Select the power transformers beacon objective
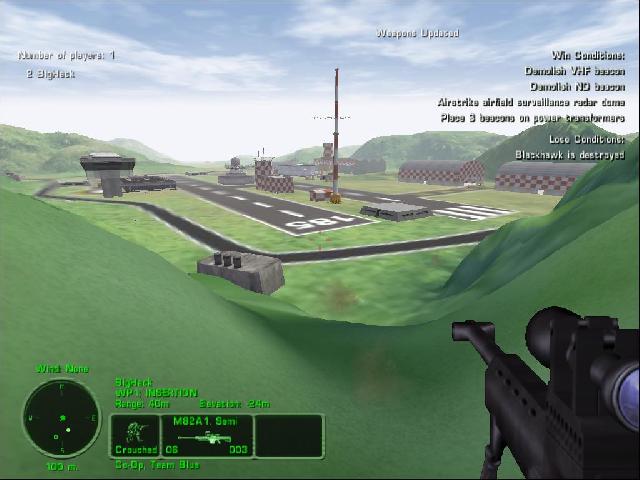 pos(532,118)
